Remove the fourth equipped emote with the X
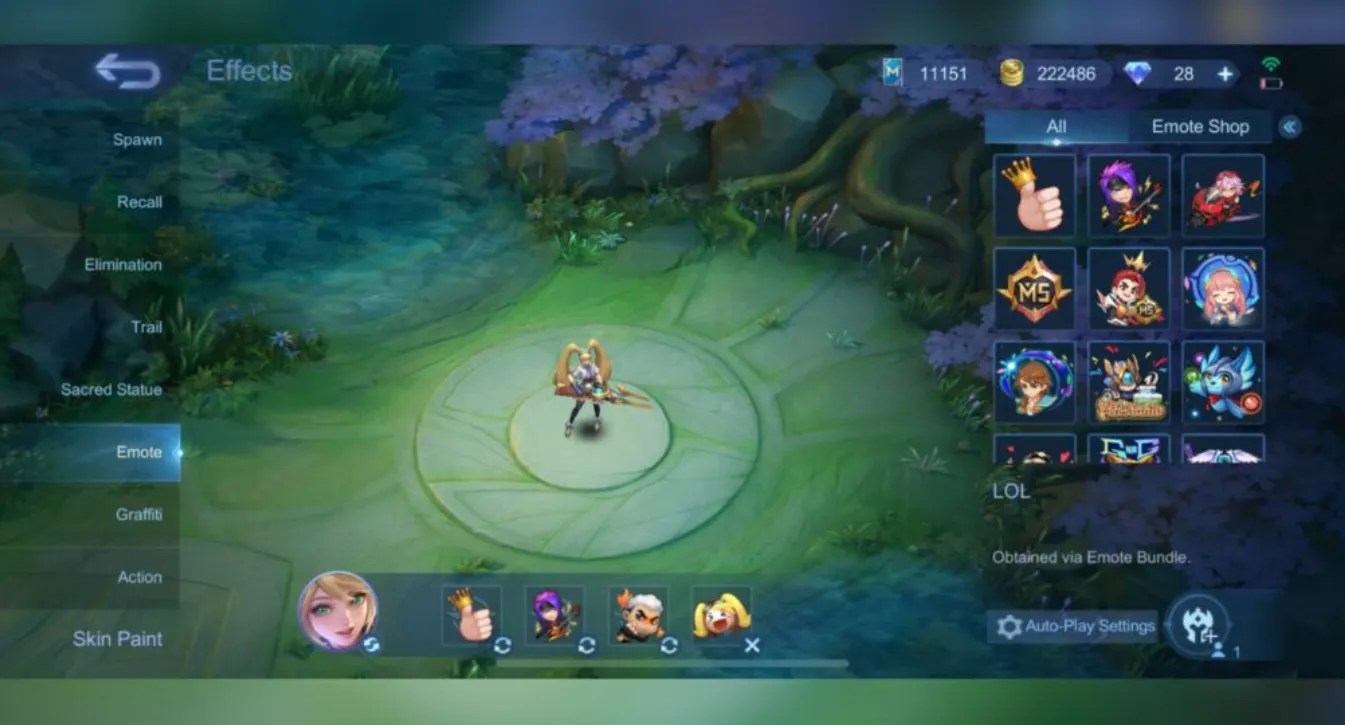 (752, 645)
